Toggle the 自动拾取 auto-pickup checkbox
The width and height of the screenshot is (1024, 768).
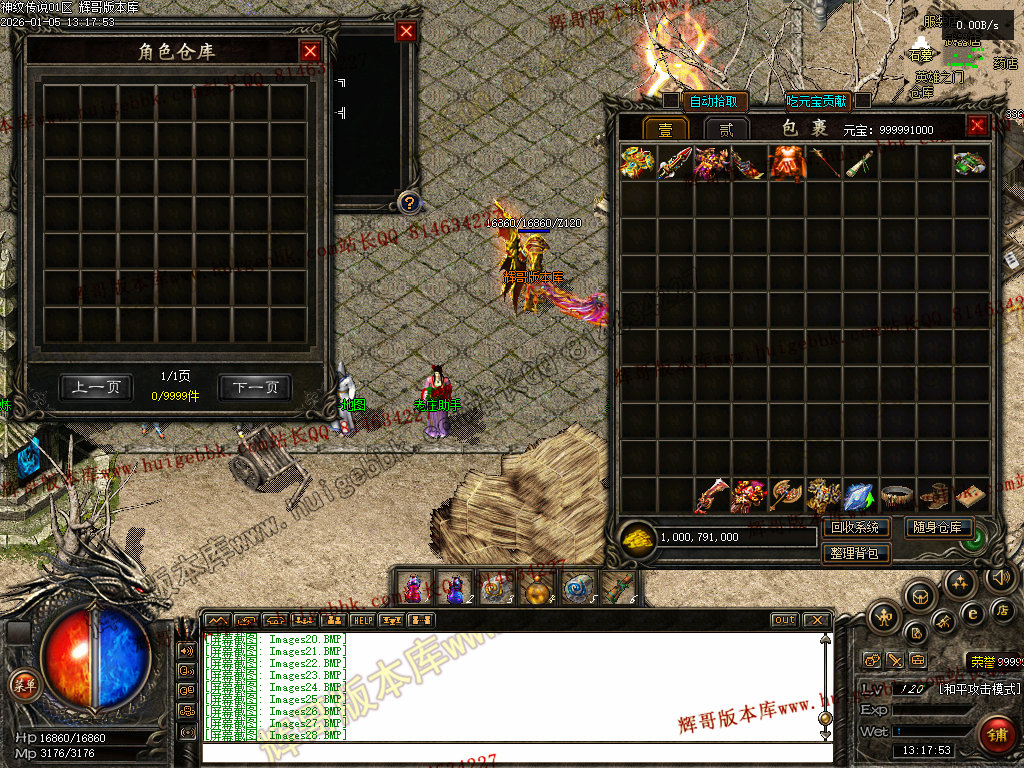[671, 100]
